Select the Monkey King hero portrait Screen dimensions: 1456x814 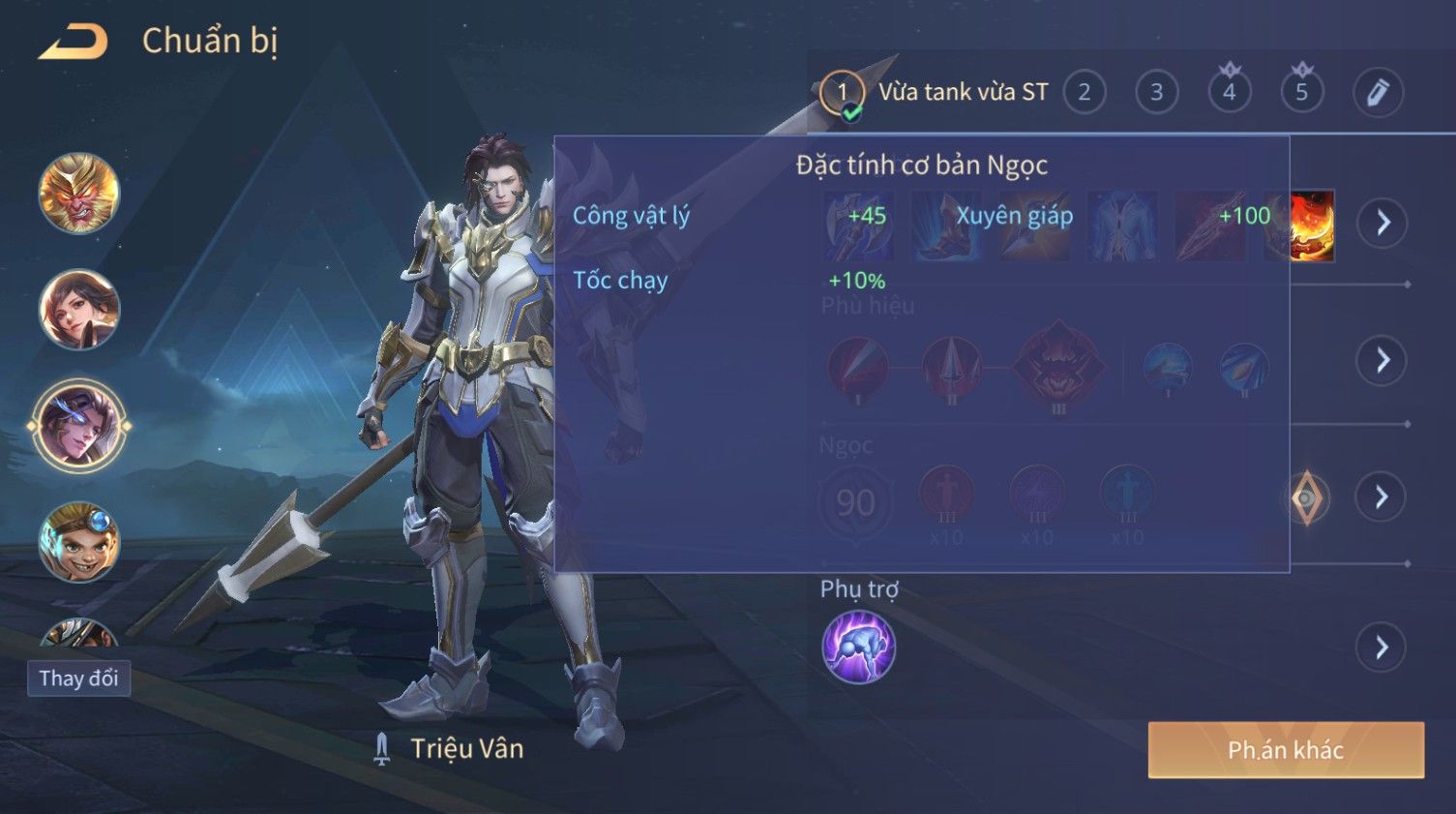[79, 194]
